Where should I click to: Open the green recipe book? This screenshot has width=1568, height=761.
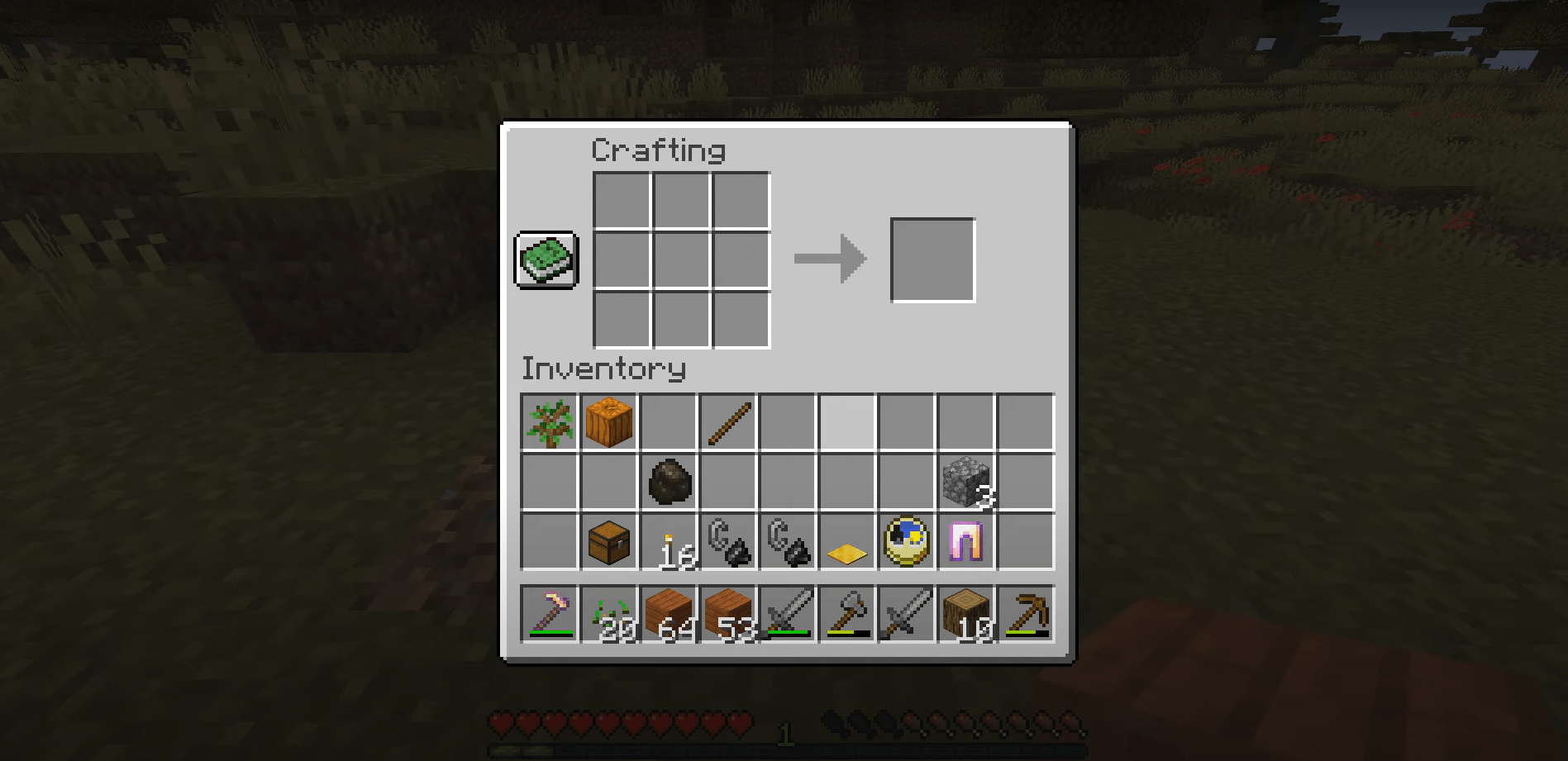point(546,260)
